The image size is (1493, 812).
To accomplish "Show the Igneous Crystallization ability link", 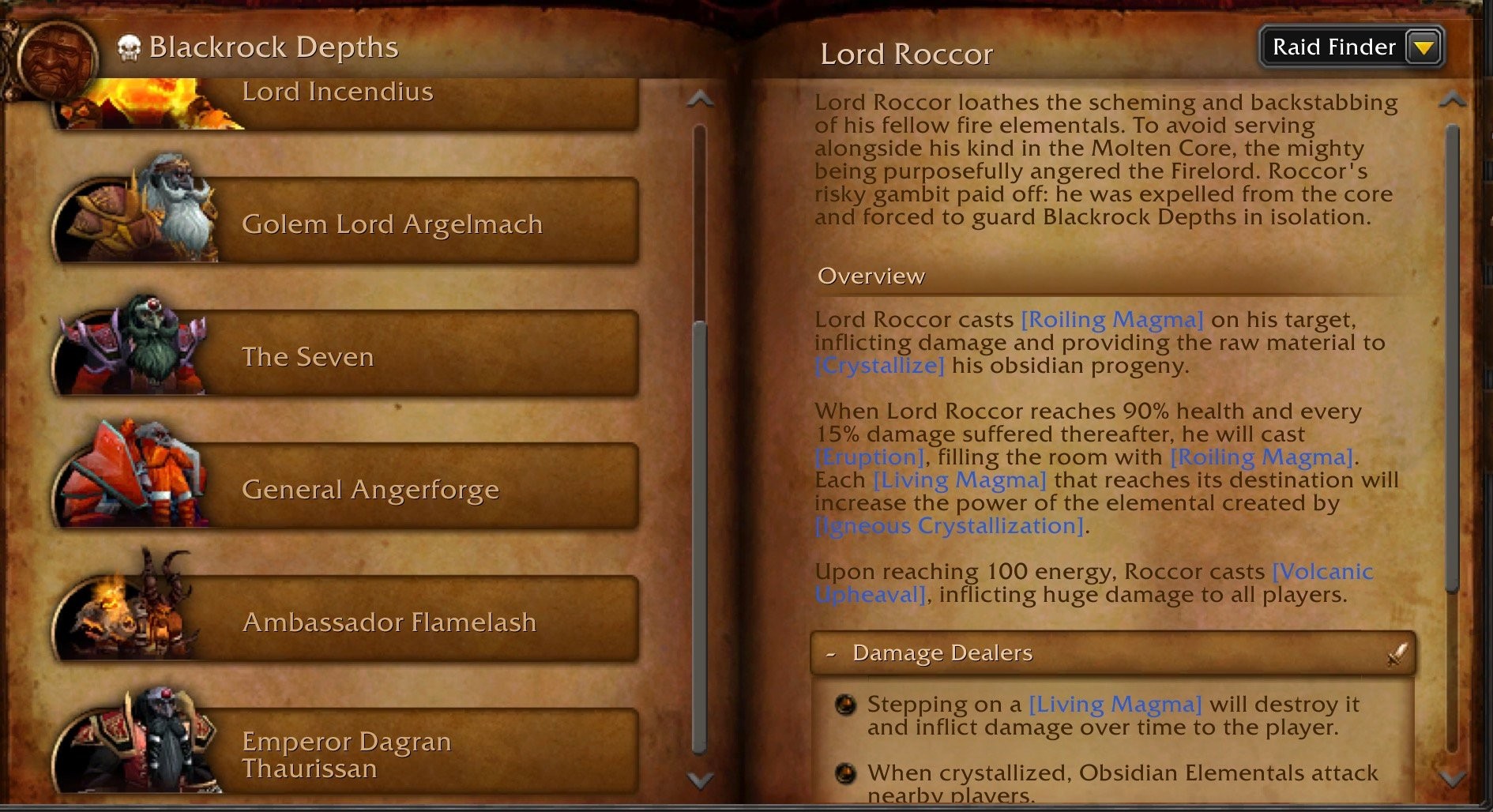I will pos(949,526).
